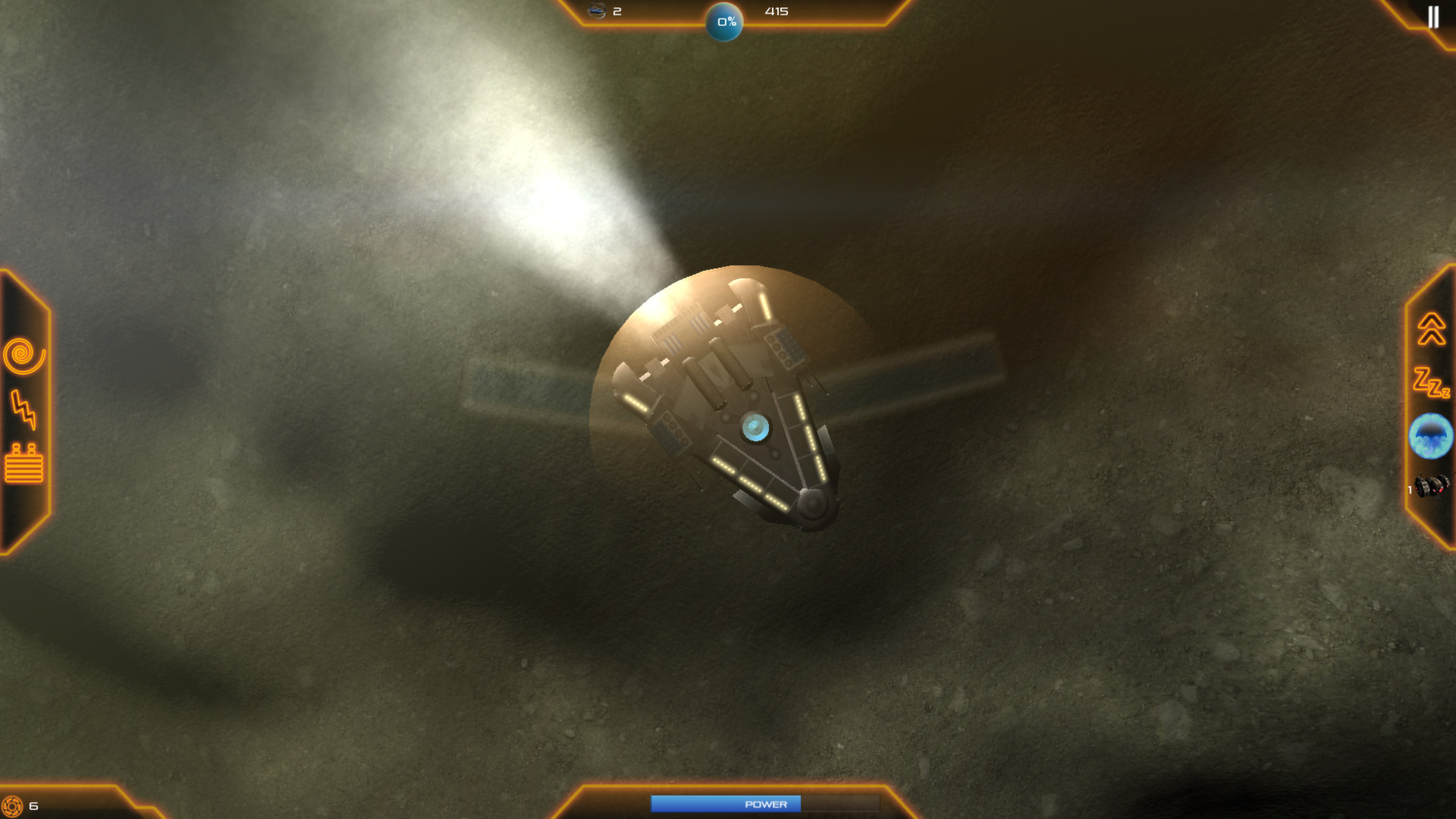This screenshot has height=819, width=1456.
Task: Click the submarine icon beside the 2 counter
Action: 595,11
